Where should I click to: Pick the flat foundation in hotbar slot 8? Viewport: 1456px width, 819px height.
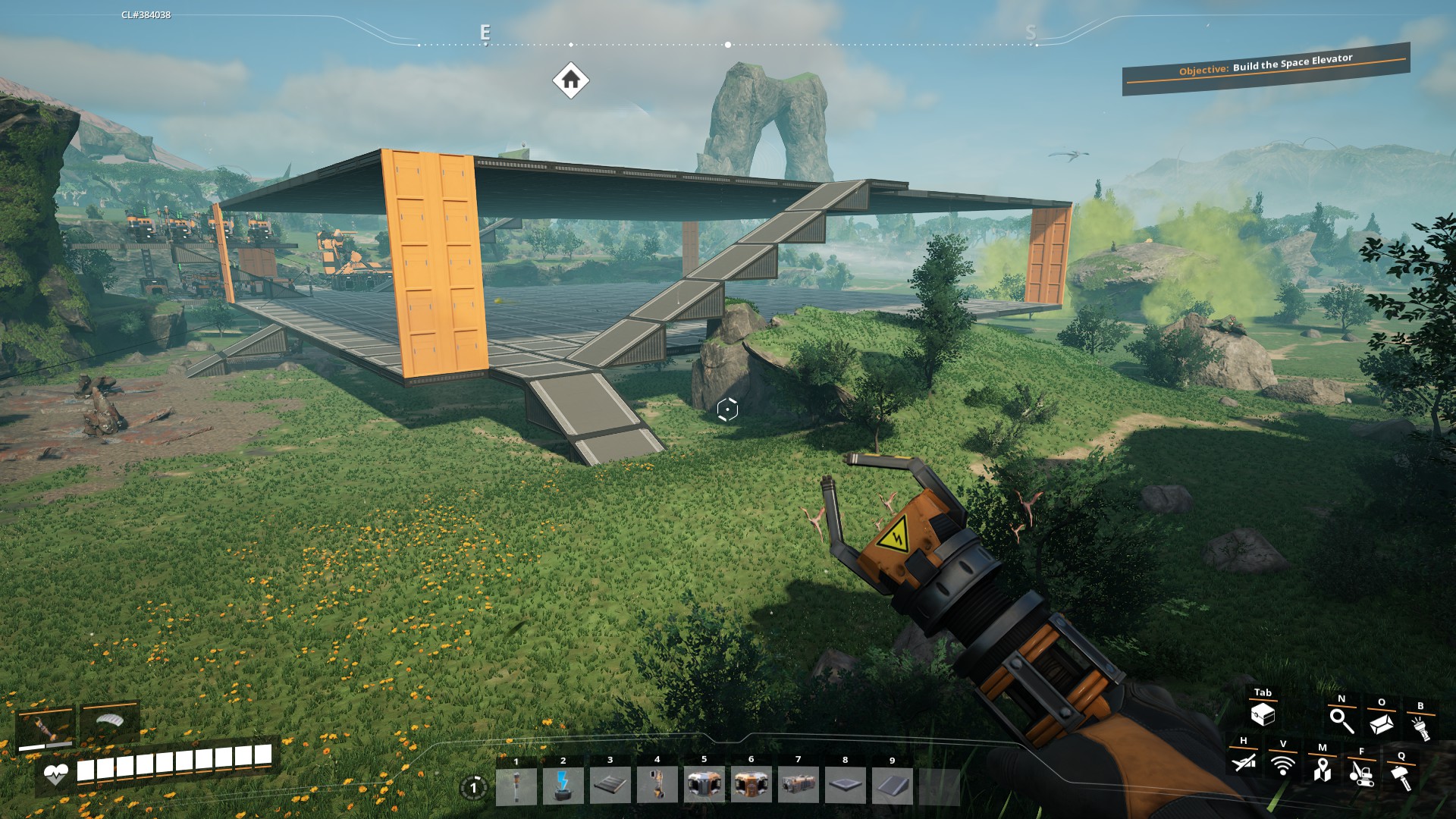846,786
